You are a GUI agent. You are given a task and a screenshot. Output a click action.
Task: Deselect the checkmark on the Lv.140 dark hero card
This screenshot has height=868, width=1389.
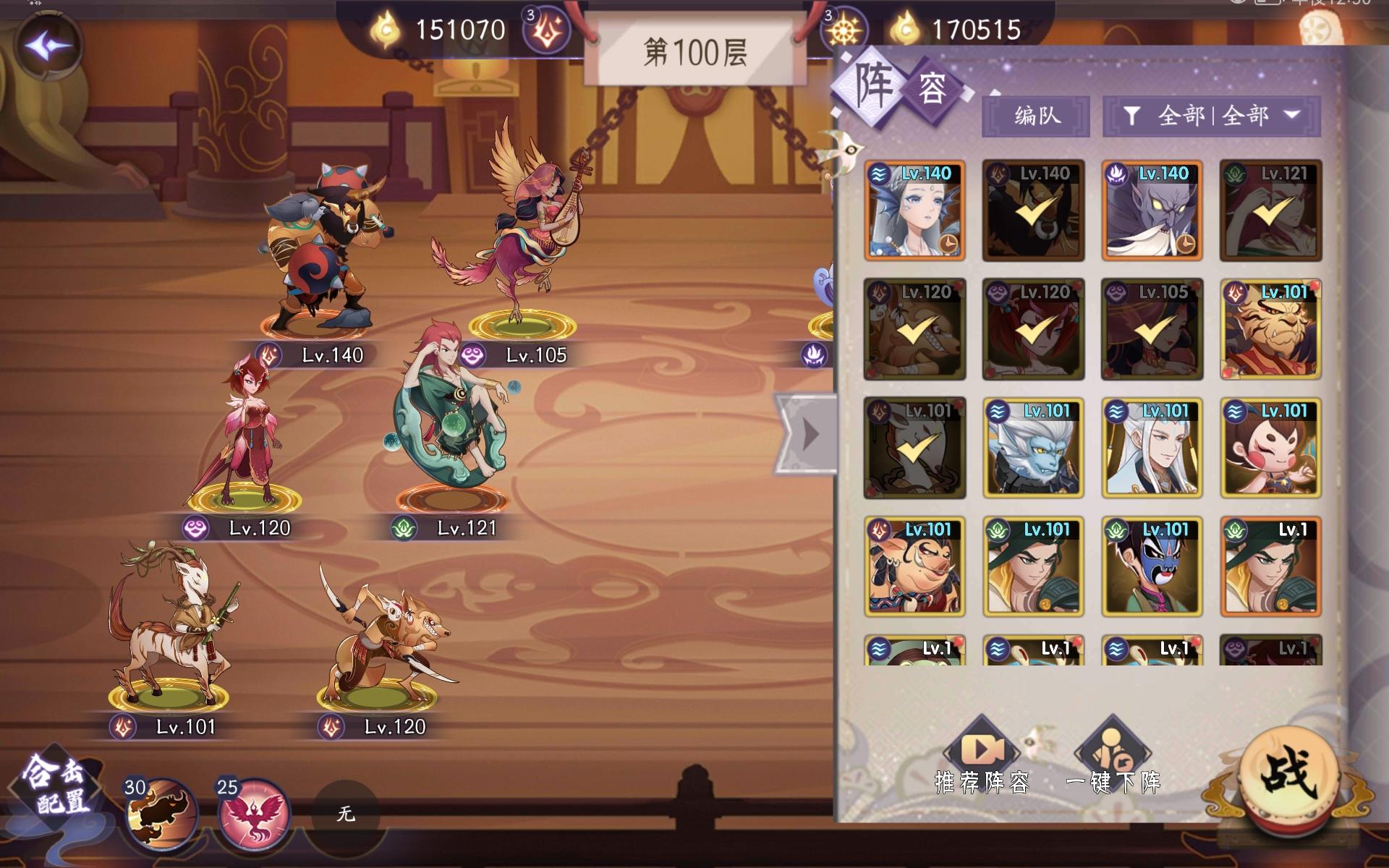click(x=1032, y=210)
